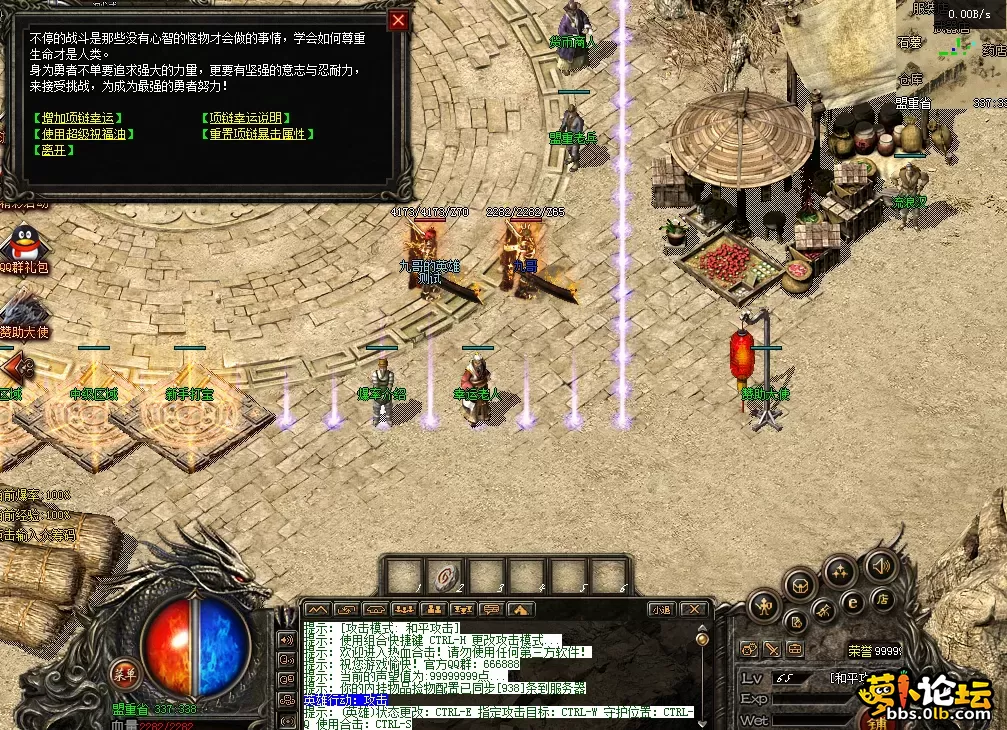Select the 使用超级祝福油 option
This screenshot has width=1007, height=730.
coord(83,134)
